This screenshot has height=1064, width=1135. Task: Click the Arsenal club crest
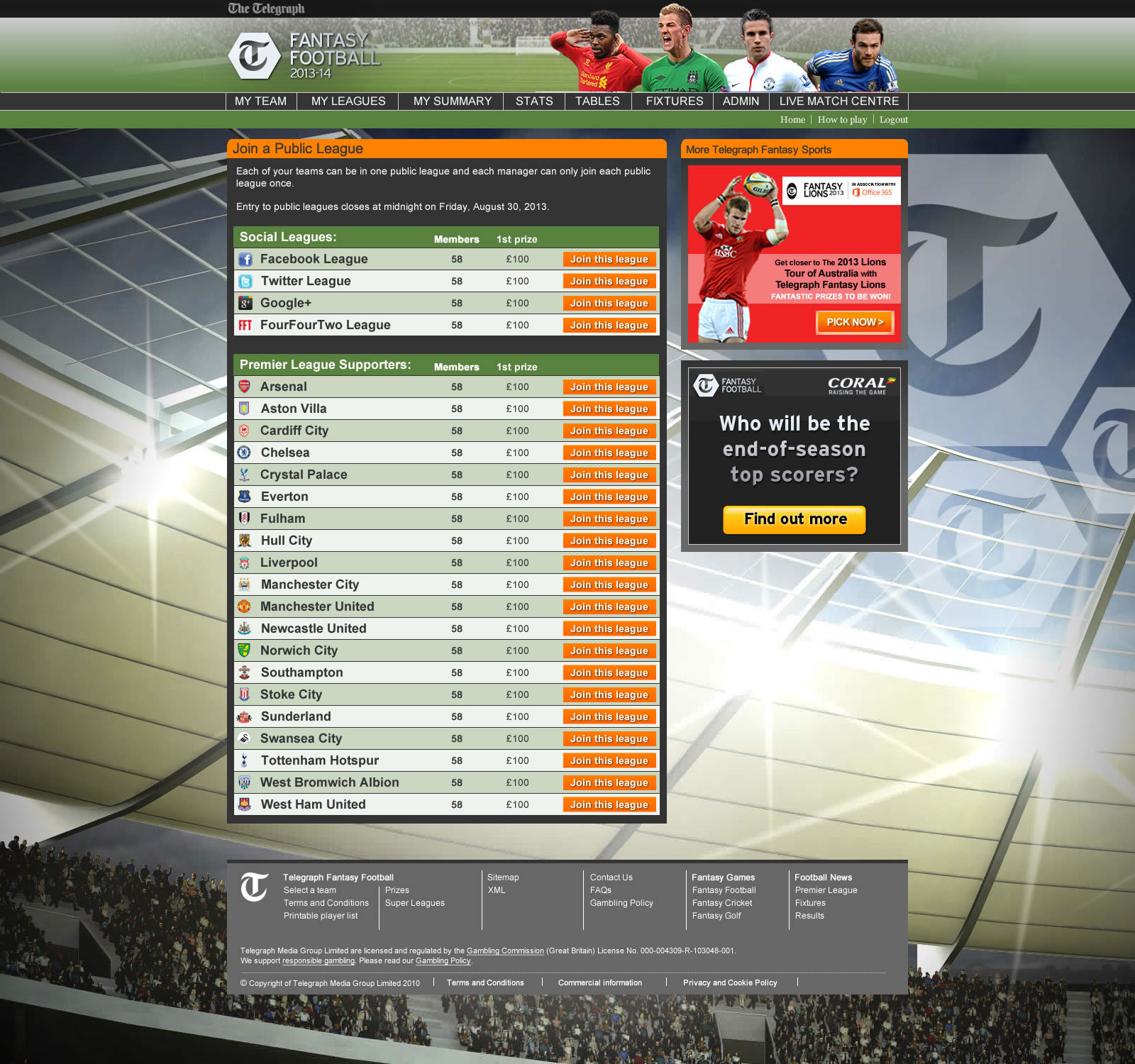point(245,387)
